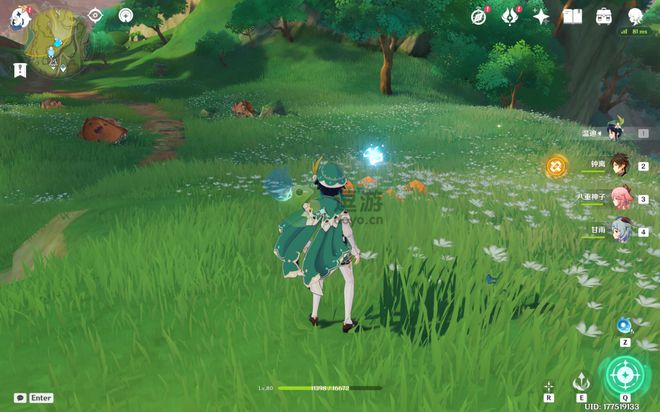Click the orange glowing elemental orb icon
Viewport: 660px width, 412px height.
(556, 166)
